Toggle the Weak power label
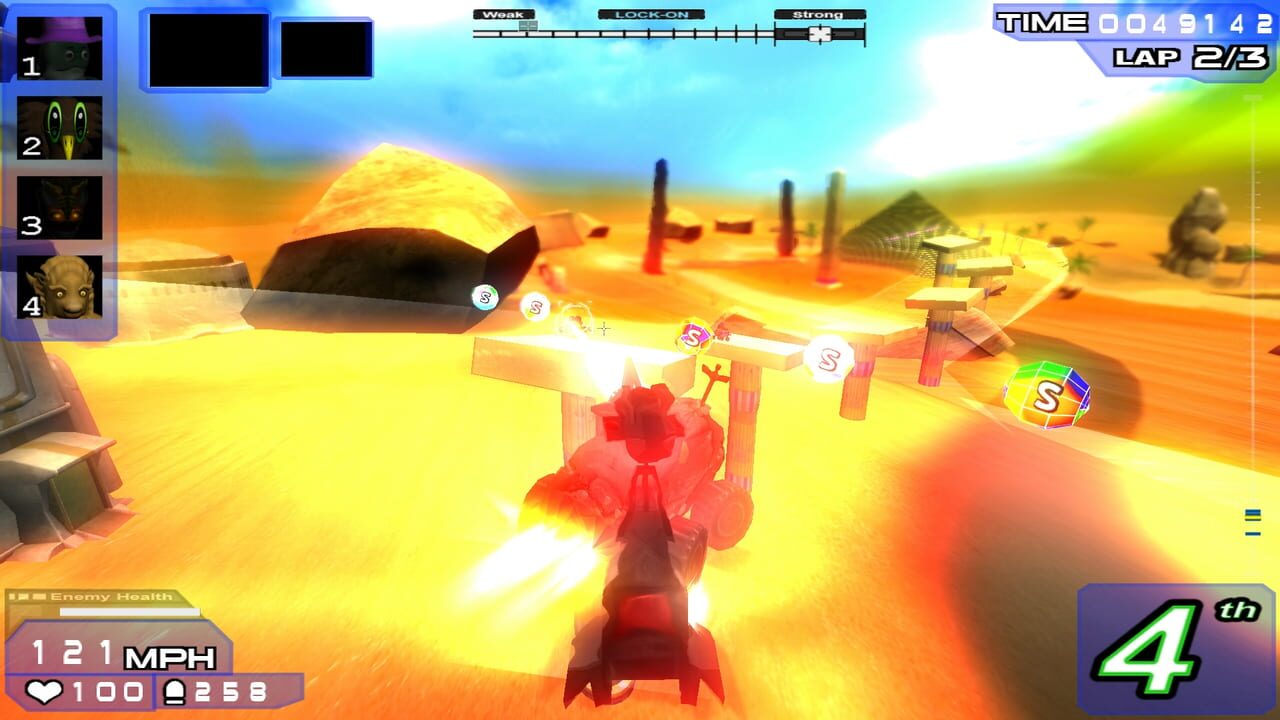1280x720 pixels. [506, 15]
